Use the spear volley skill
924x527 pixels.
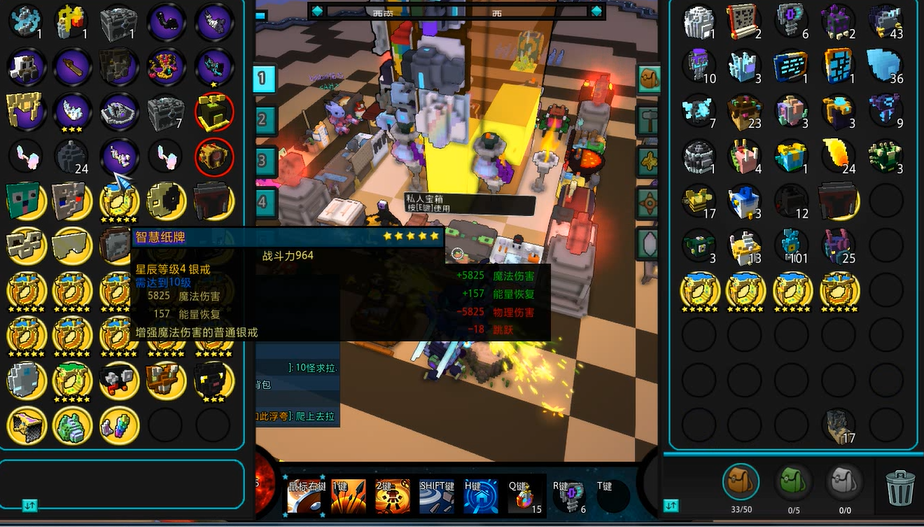[x=348, y=497]
